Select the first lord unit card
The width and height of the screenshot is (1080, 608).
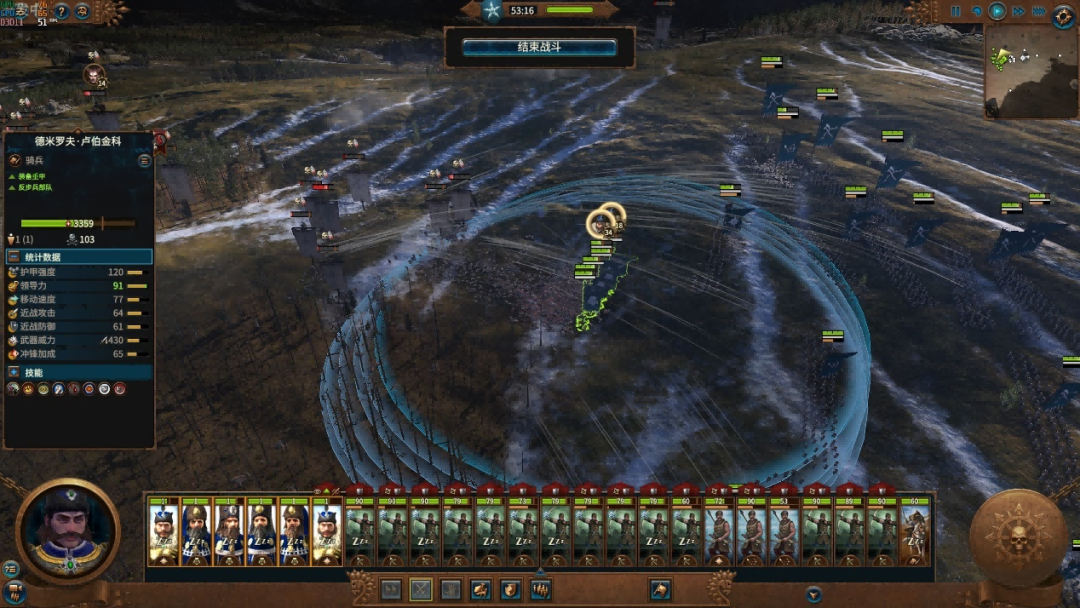pos(164,532)
